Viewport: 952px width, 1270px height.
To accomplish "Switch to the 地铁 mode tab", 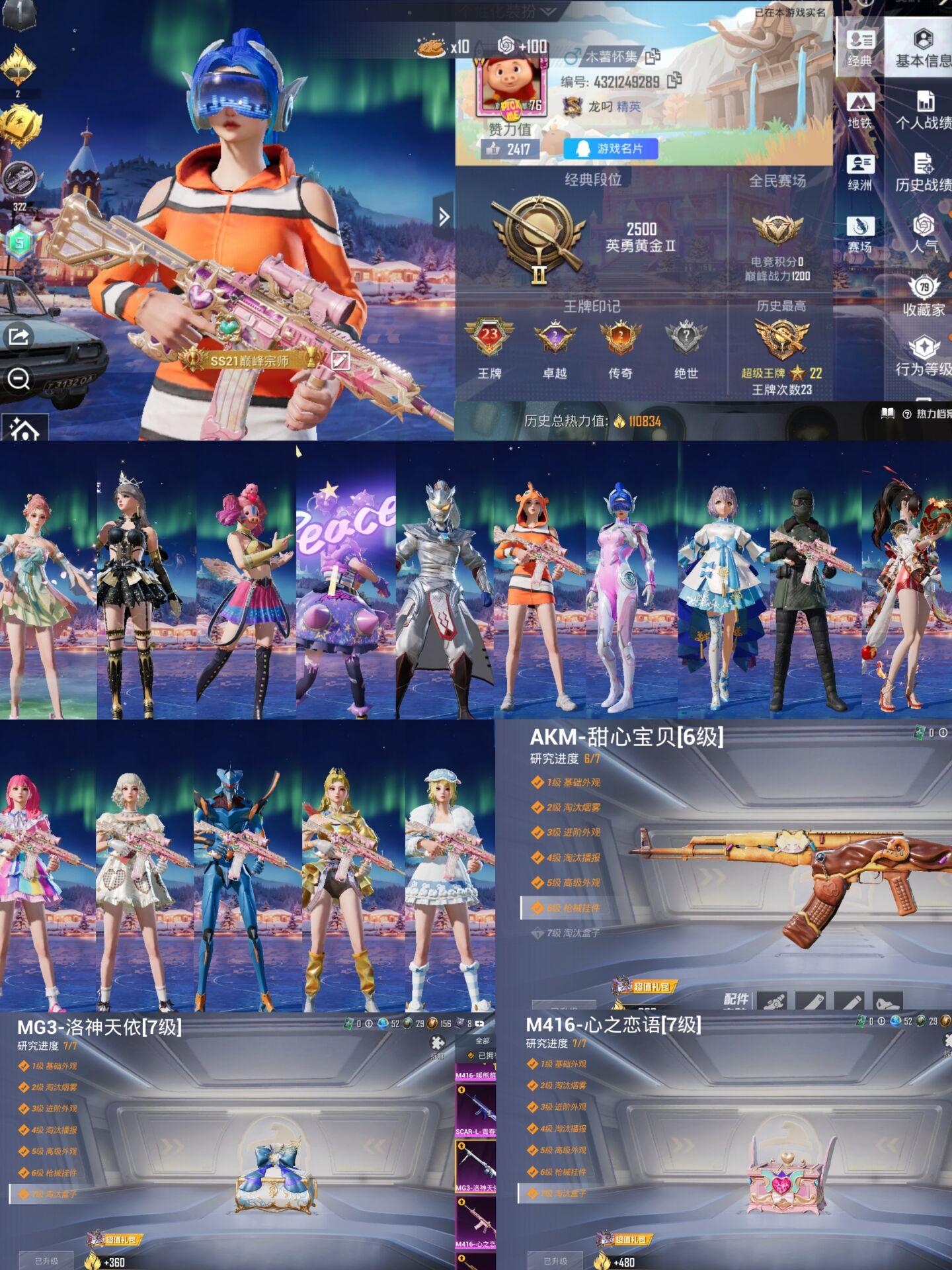I will [859, 110].
